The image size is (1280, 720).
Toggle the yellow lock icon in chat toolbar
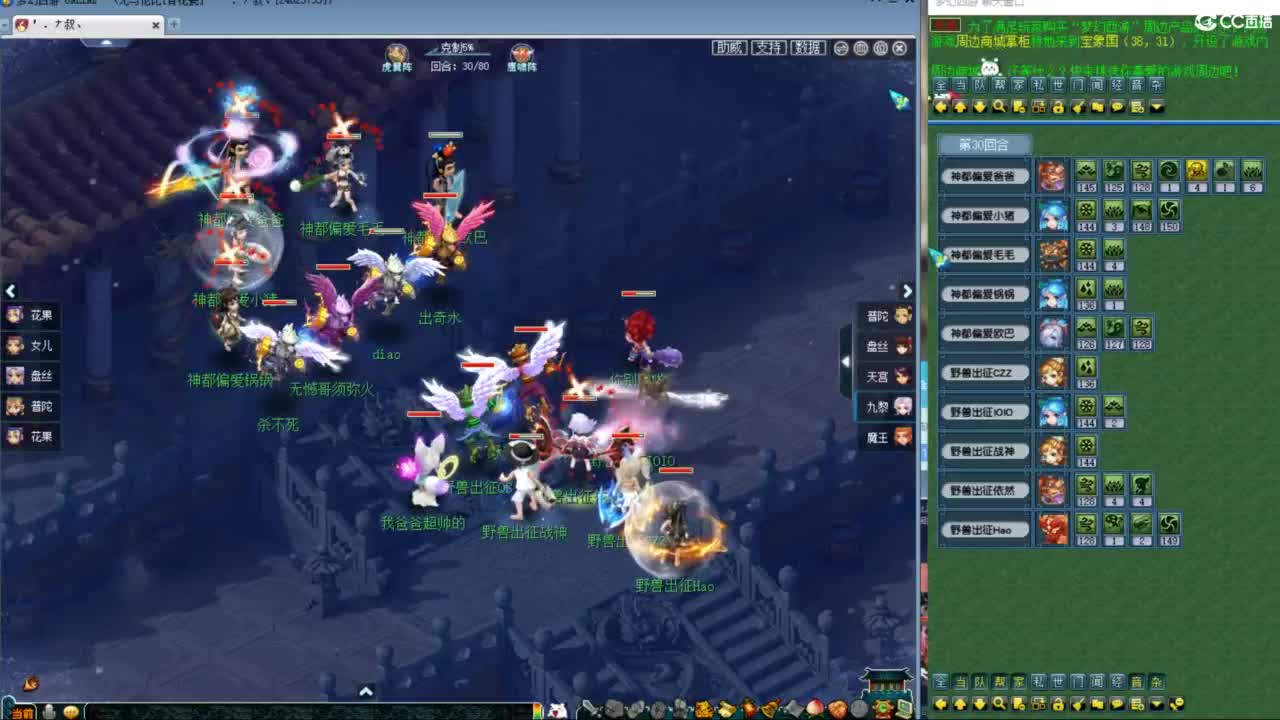point(1058,106)
